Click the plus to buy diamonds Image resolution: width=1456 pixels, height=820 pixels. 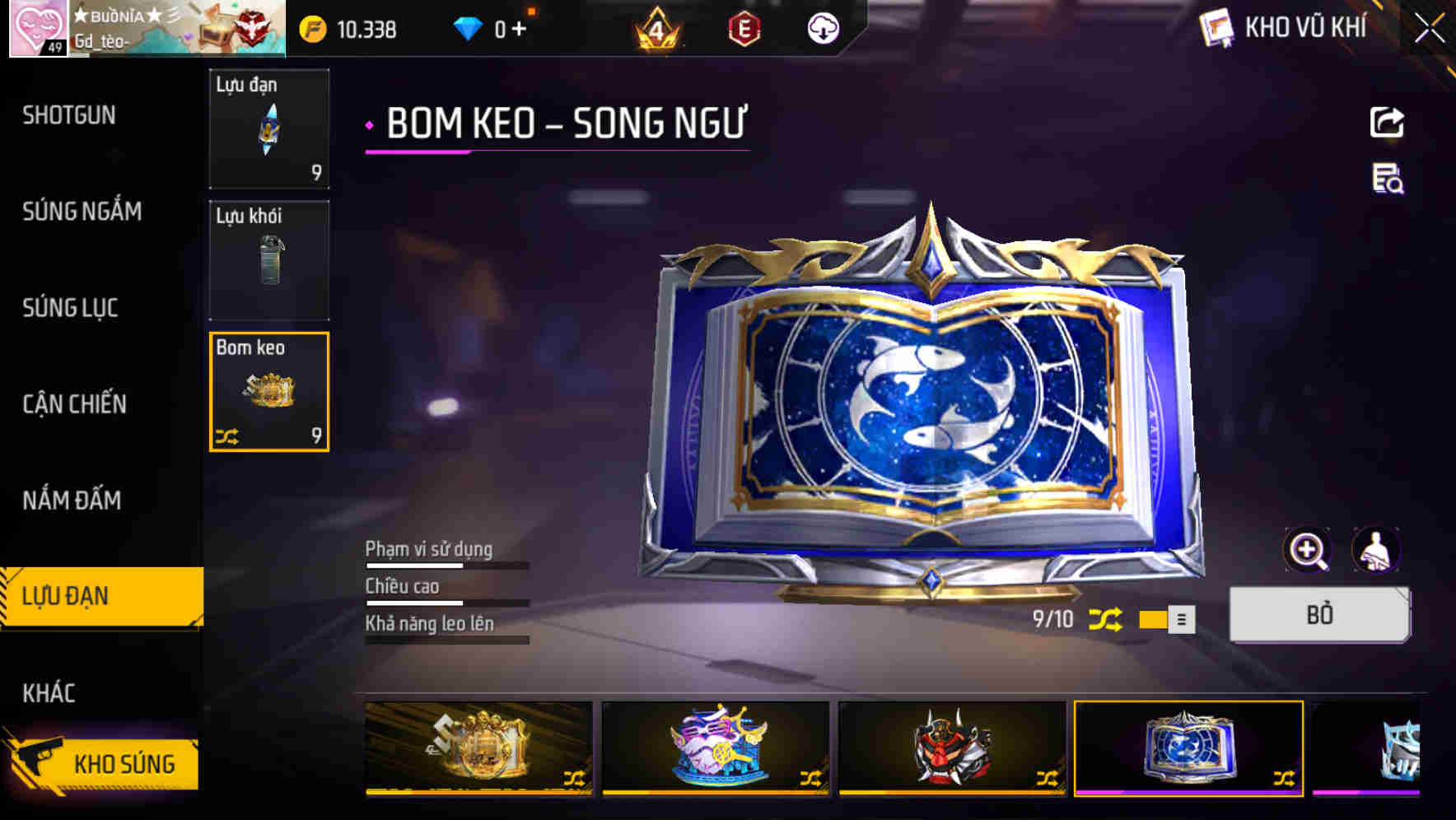(x=520, y=27)
